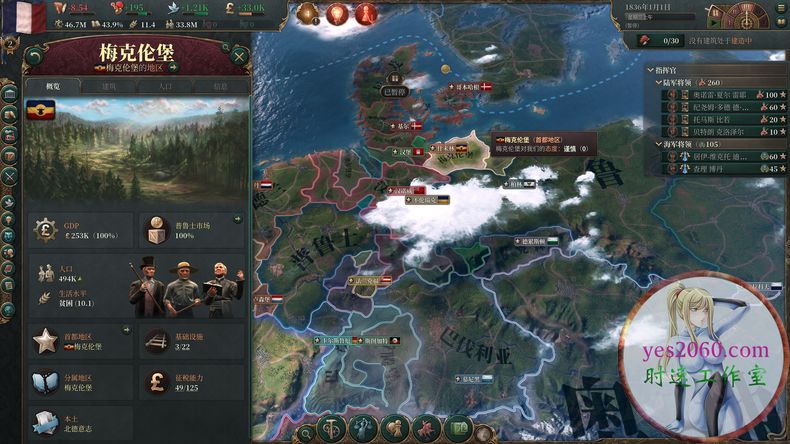Switch to the 建筑 tab

(x=108, y=86)
